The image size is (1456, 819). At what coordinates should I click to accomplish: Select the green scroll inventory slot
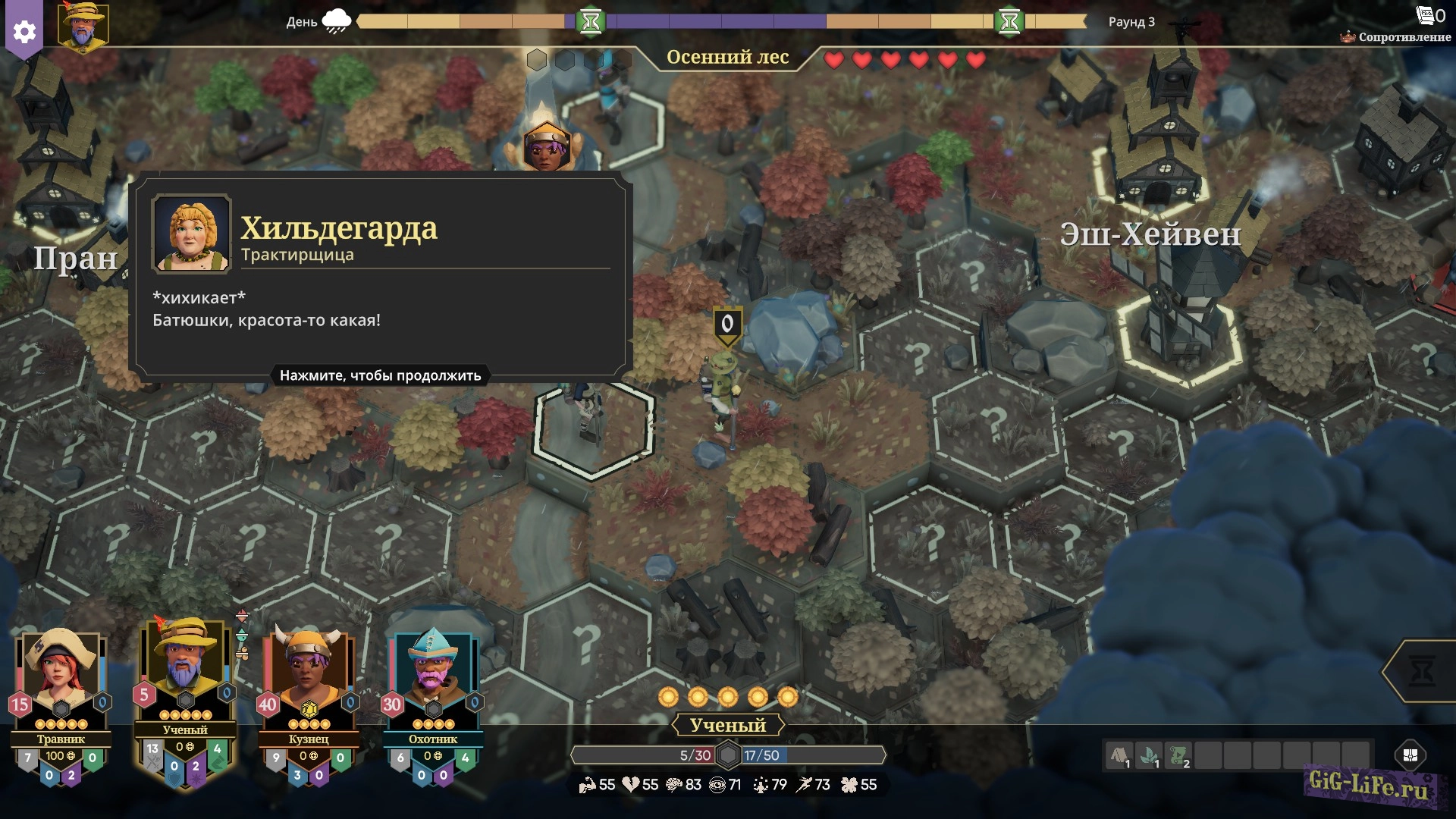[x=1178, y=756]
